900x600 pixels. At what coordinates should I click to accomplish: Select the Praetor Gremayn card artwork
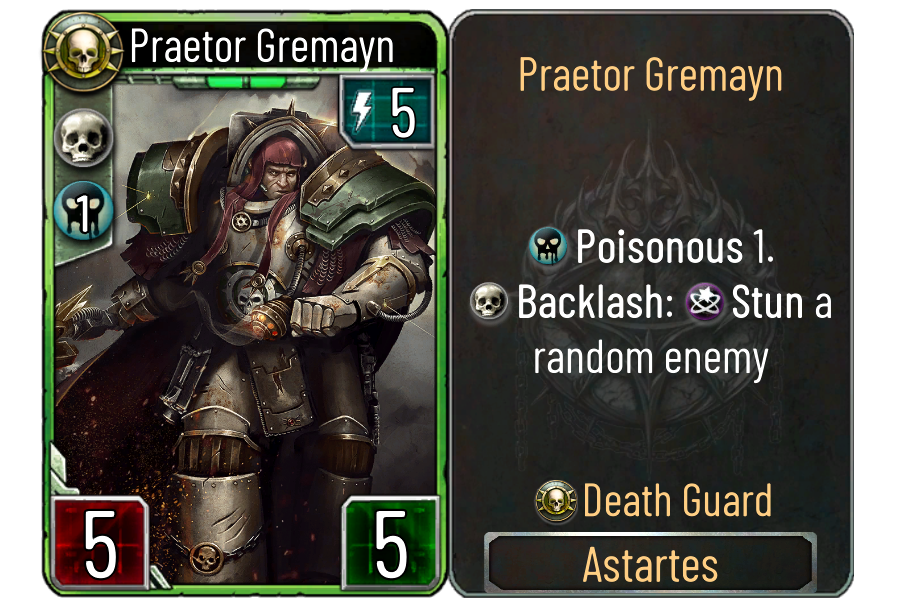click(x=260, y=300)
